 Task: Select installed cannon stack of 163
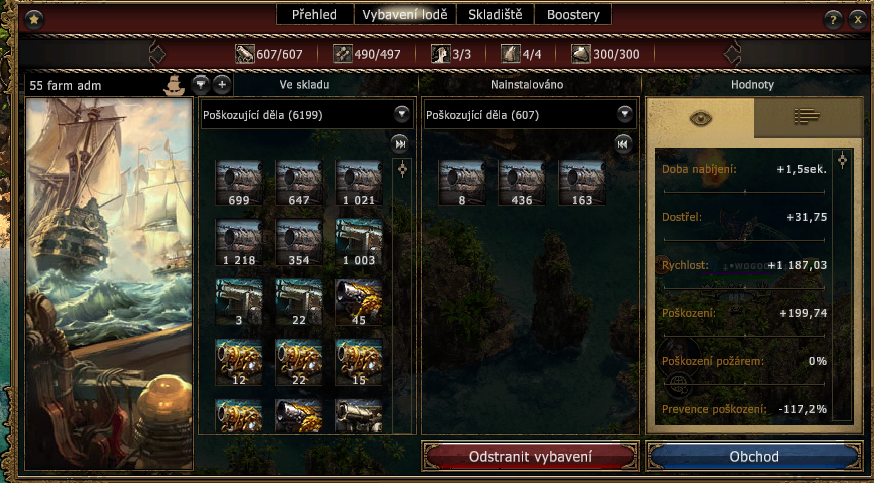coord(581,182)
